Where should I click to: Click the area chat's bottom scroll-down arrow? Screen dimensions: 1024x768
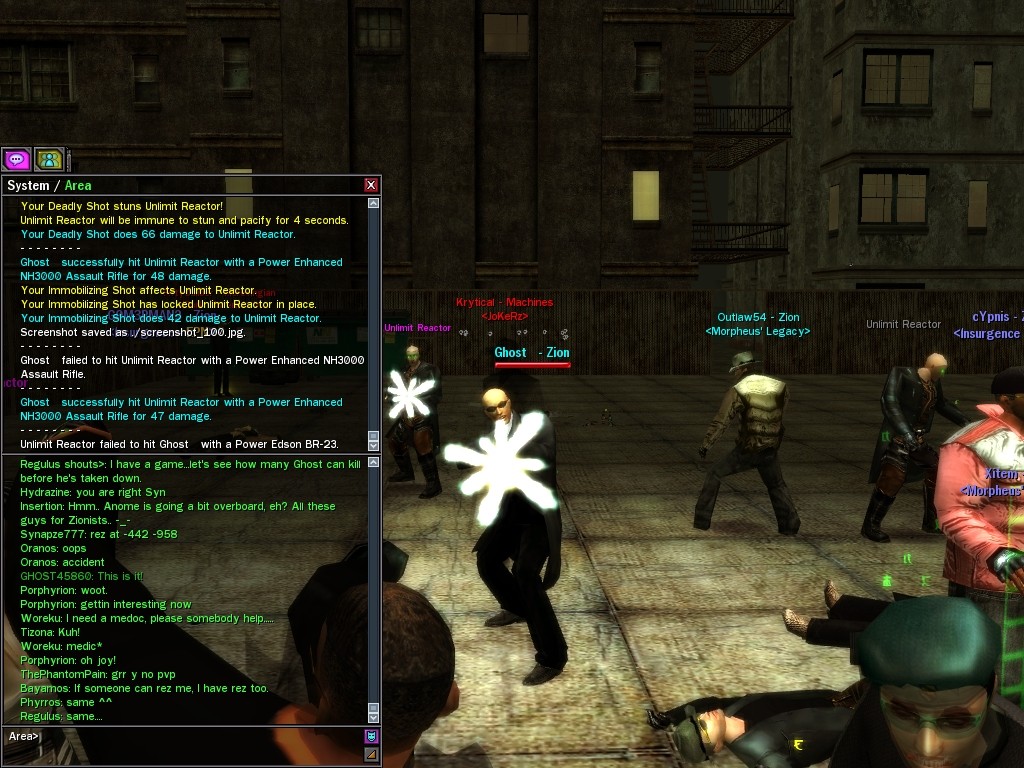374,717
